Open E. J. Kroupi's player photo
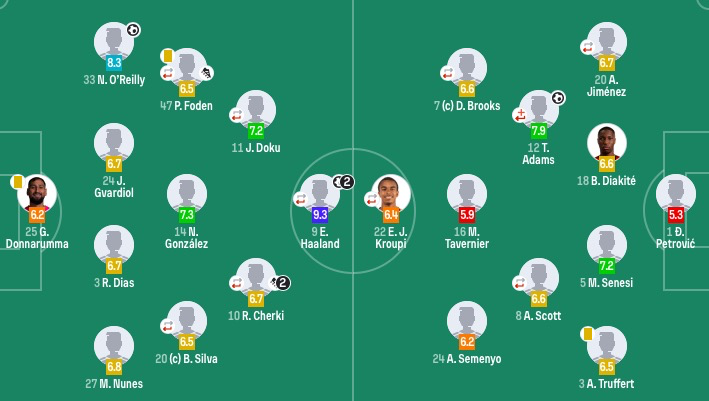 pos(391,194)
